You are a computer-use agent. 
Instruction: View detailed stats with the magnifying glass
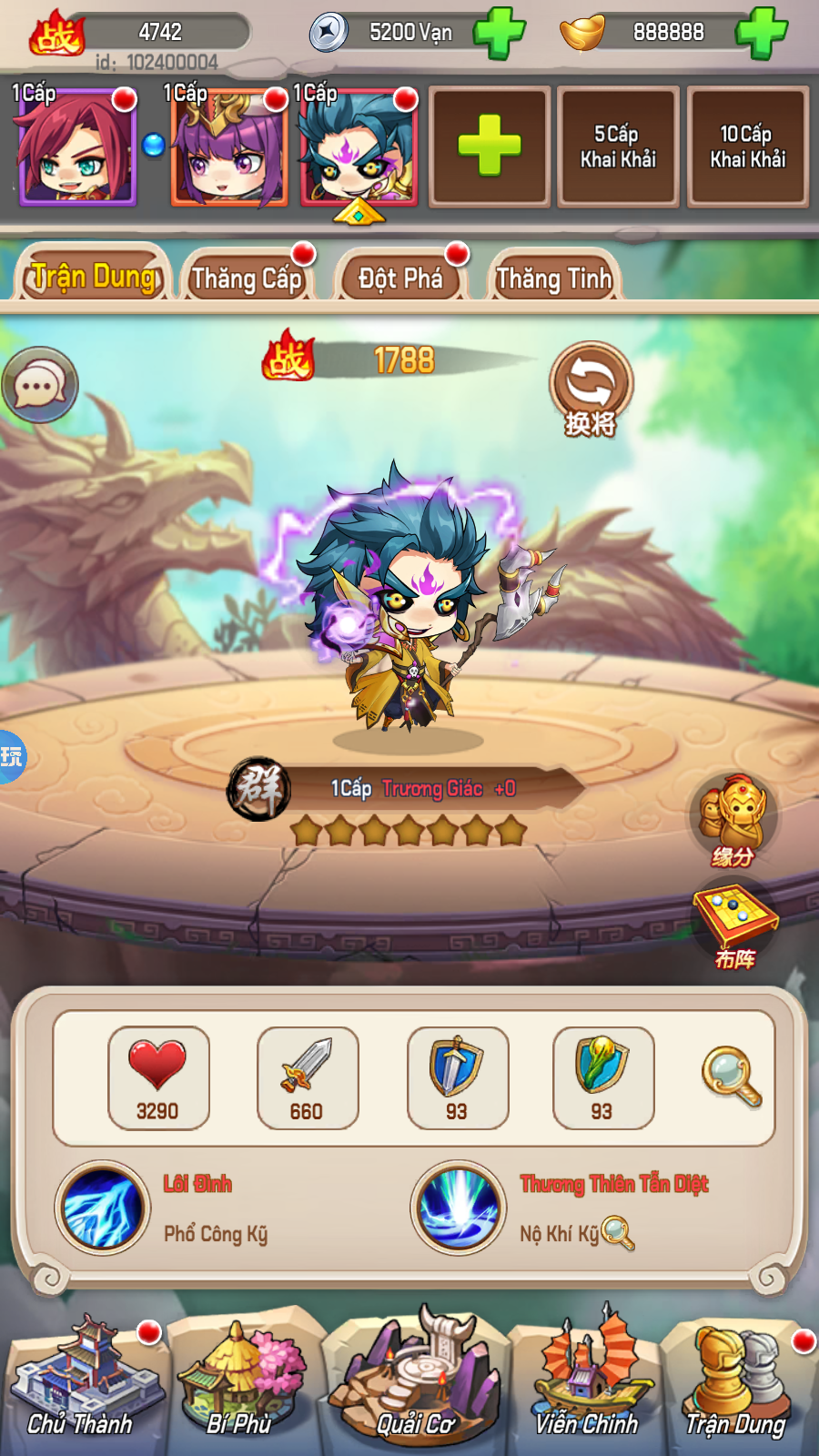(x=731, y=1077)
